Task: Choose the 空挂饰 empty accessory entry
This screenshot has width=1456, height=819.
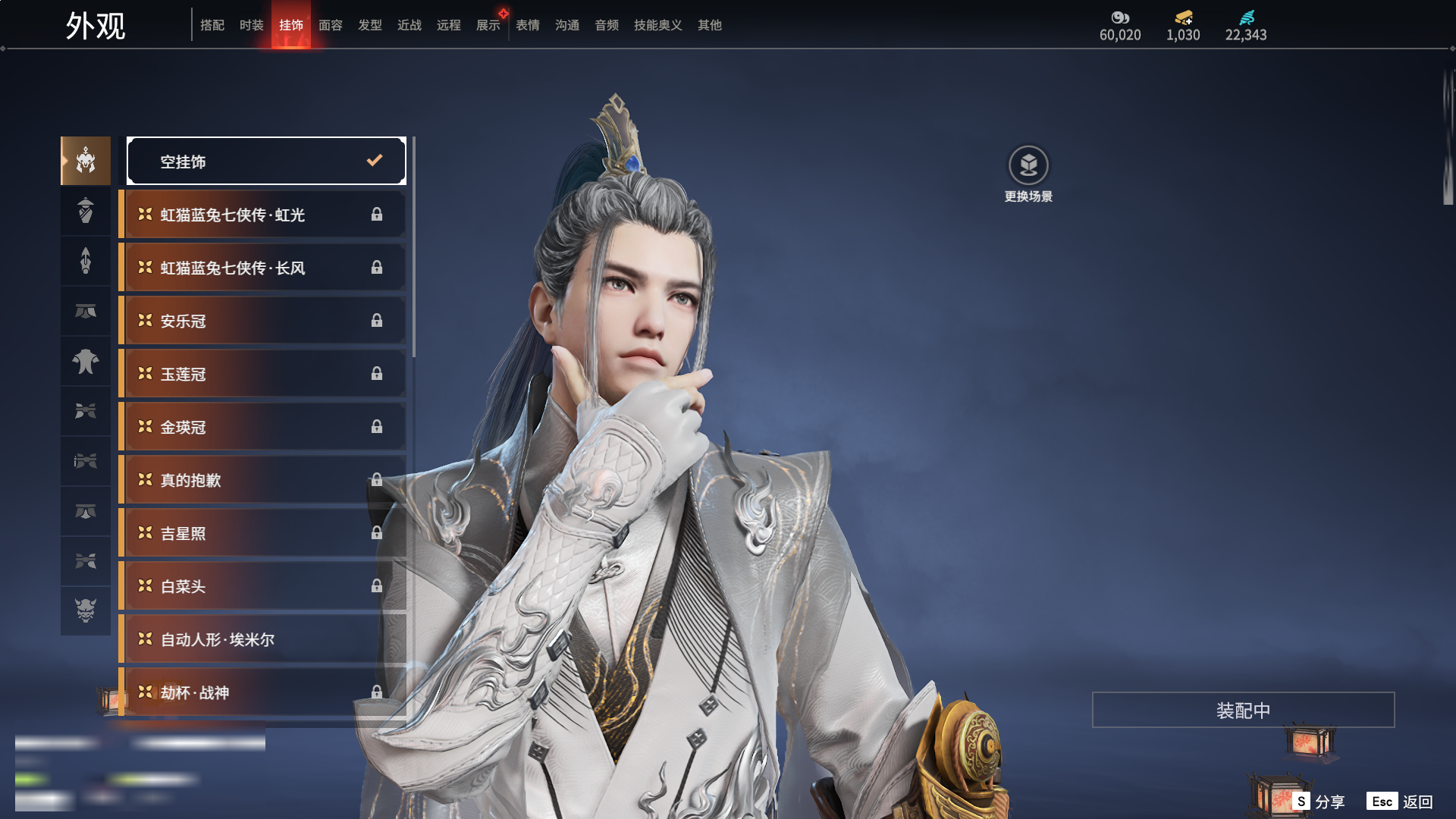Action: point(266,161)
